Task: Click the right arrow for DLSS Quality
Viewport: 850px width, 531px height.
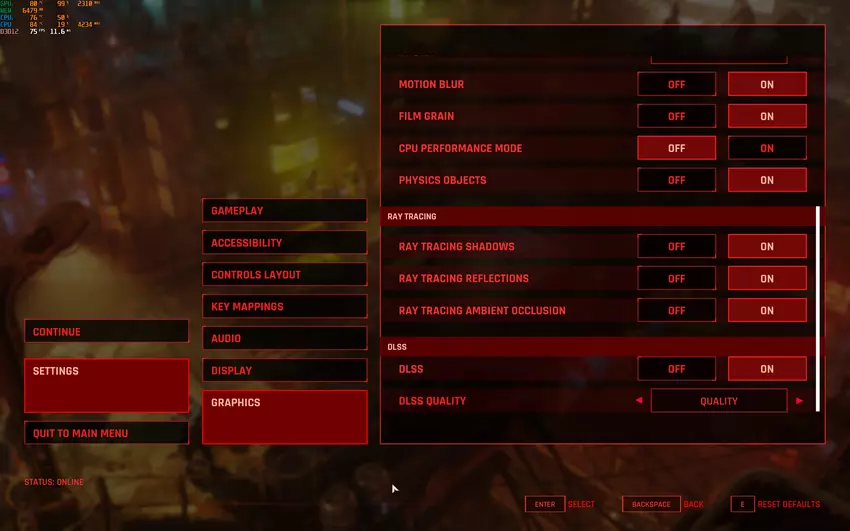Action: click(799, 401)
